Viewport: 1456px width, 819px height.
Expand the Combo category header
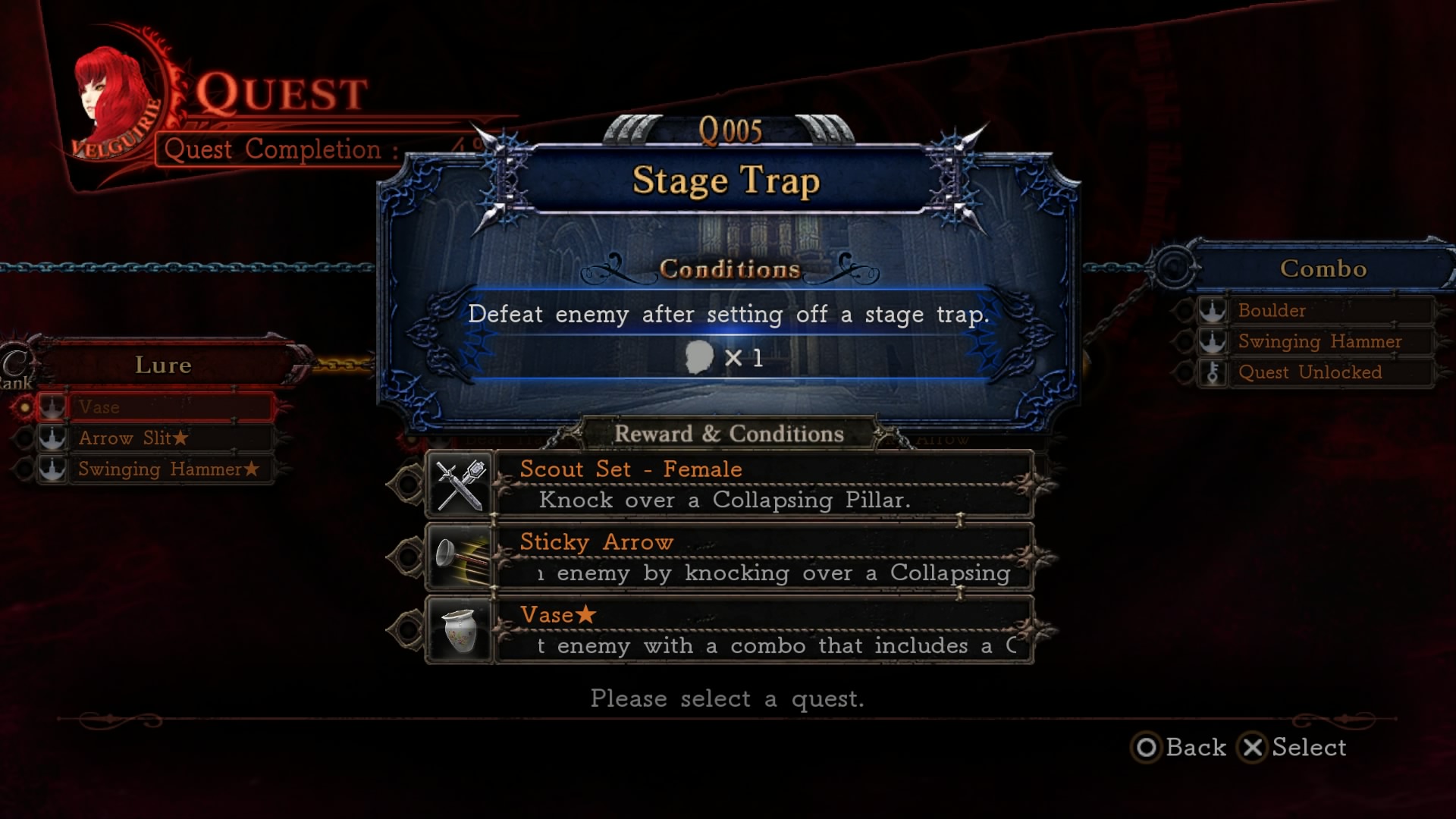(1323, 267)
